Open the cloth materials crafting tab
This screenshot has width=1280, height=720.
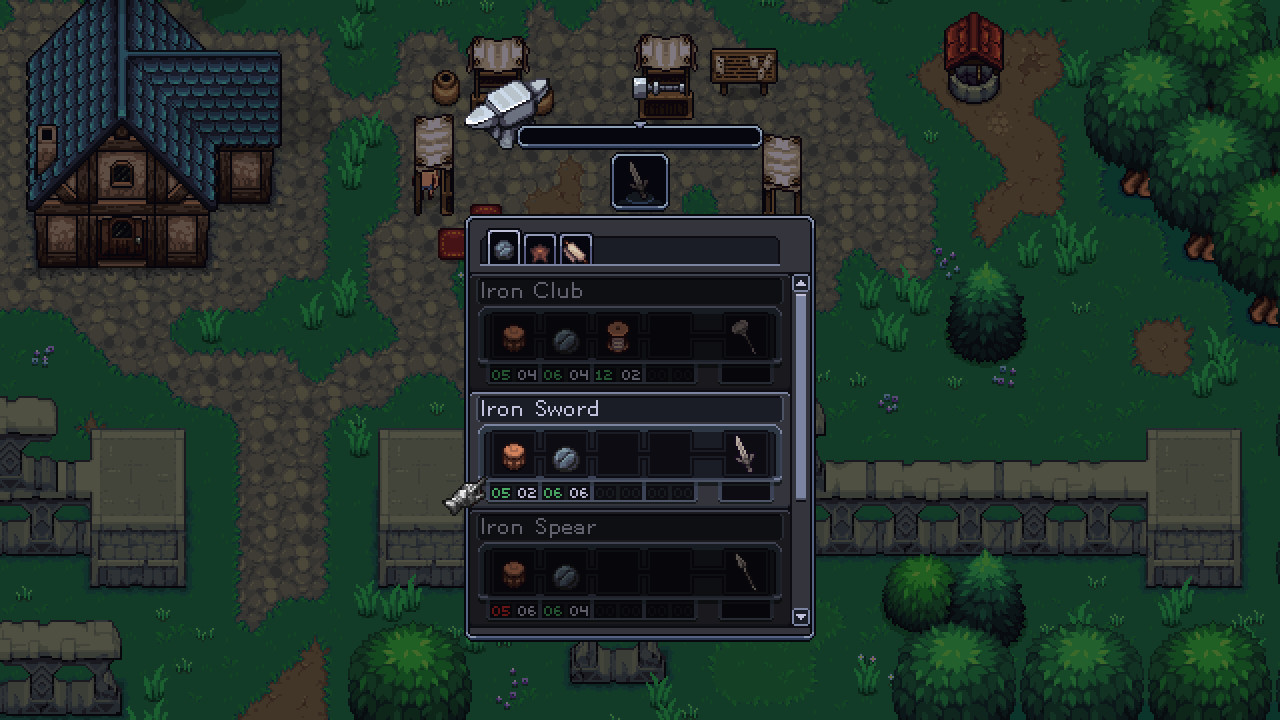574,250
